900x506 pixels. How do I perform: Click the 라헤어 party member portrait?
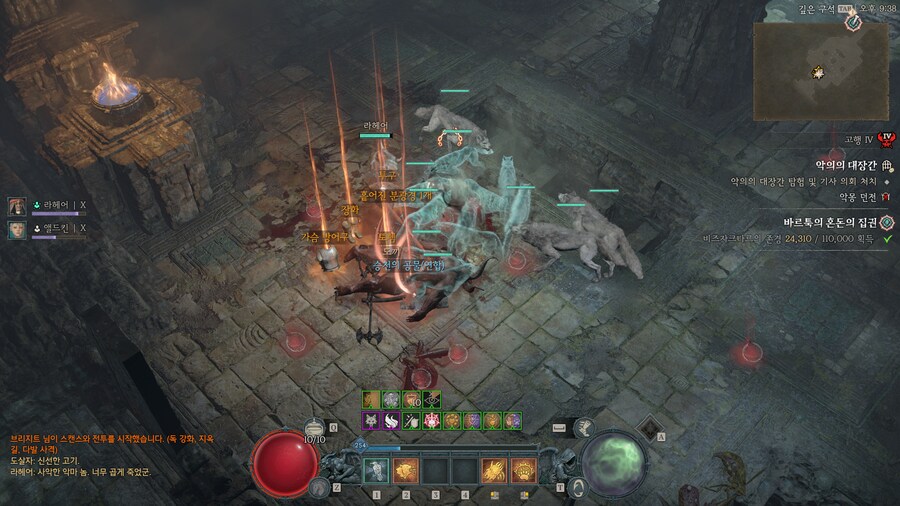[17, 206]
